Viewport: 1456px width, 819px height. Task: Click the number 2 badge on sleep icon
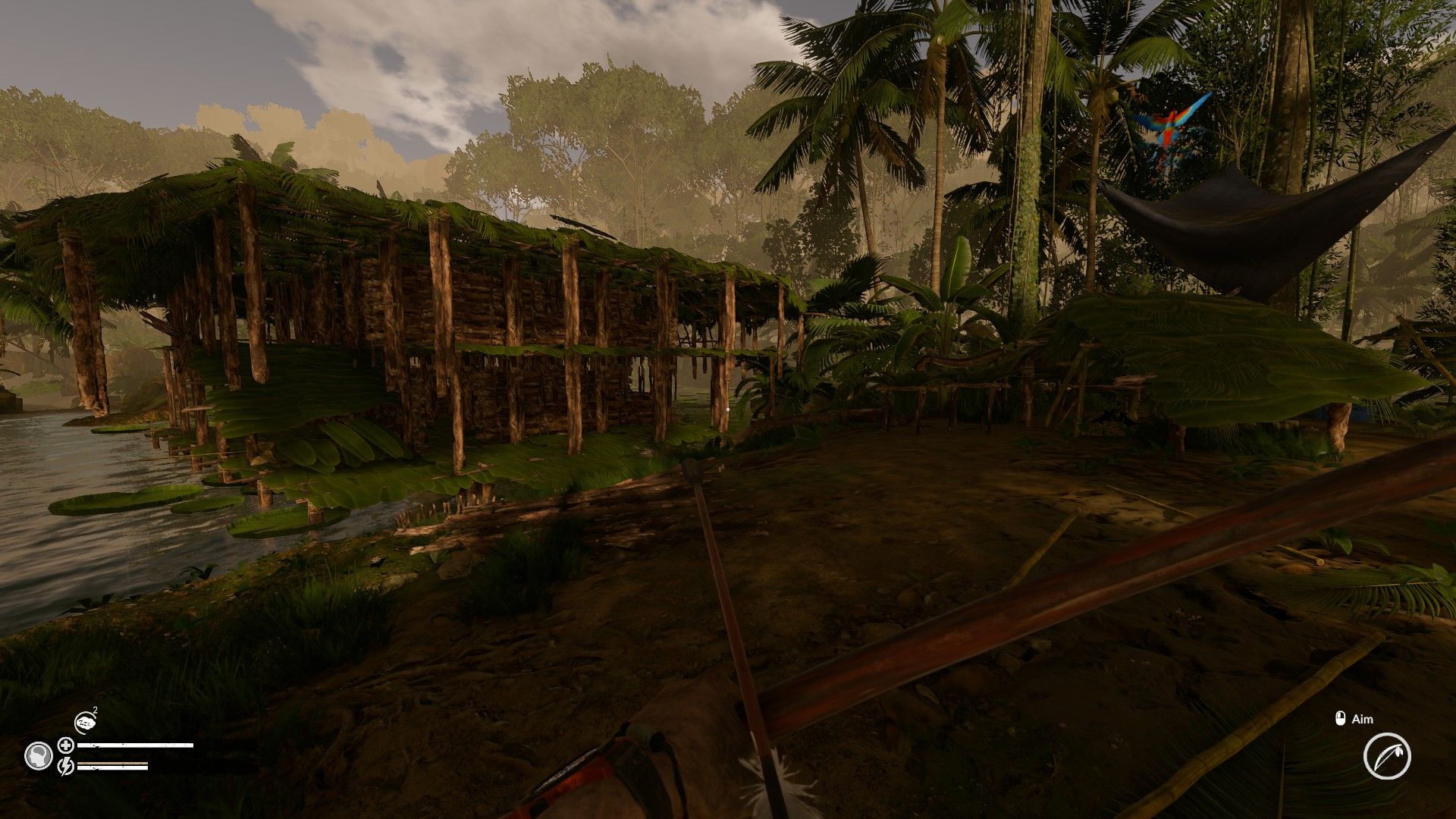point(95,709)
